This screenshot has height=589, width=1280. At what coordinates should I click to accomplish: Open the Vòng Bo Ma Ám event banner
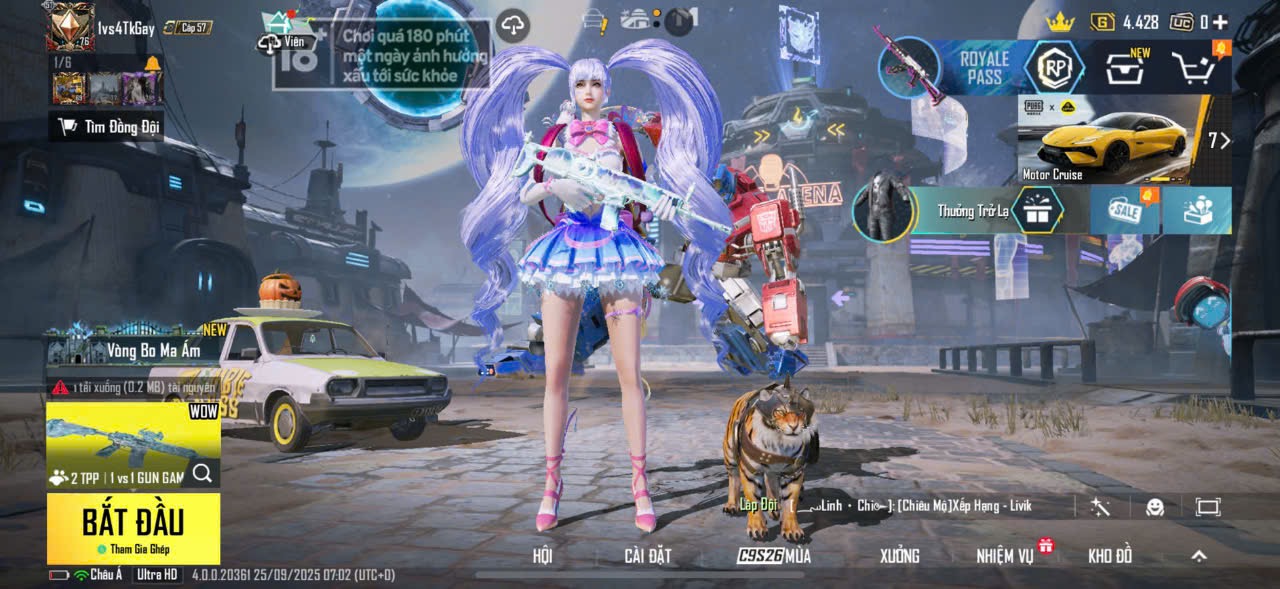(137, 350)
